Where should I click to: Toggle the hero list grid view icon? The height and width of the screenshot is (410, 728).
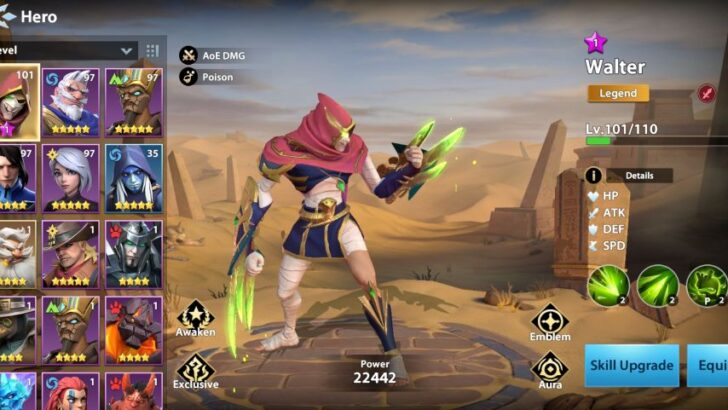(x=153, y=50)
